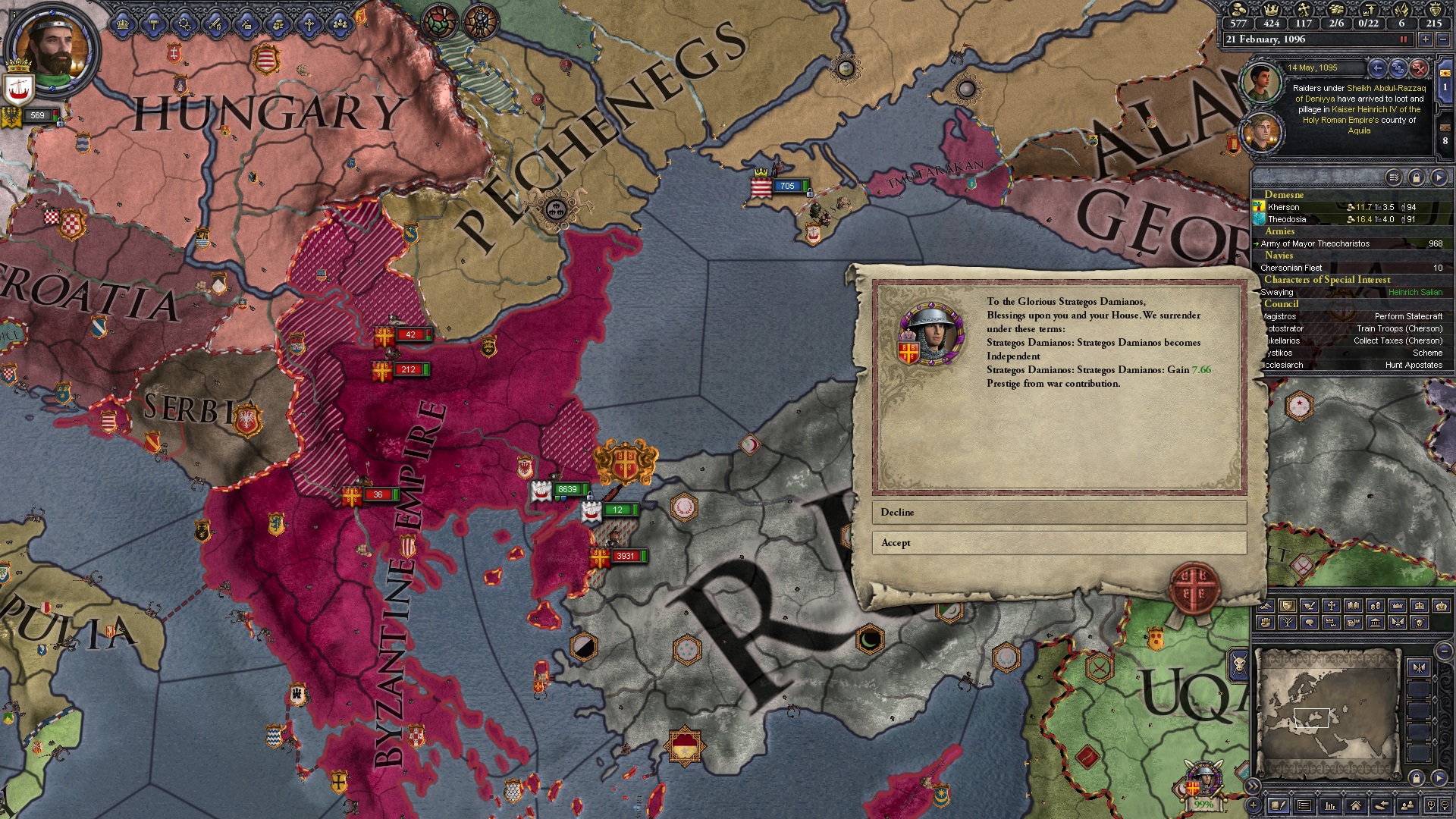1456x819 pixels.
Task: Accept the surrender terms
Action: click(x=1059, y=543)
